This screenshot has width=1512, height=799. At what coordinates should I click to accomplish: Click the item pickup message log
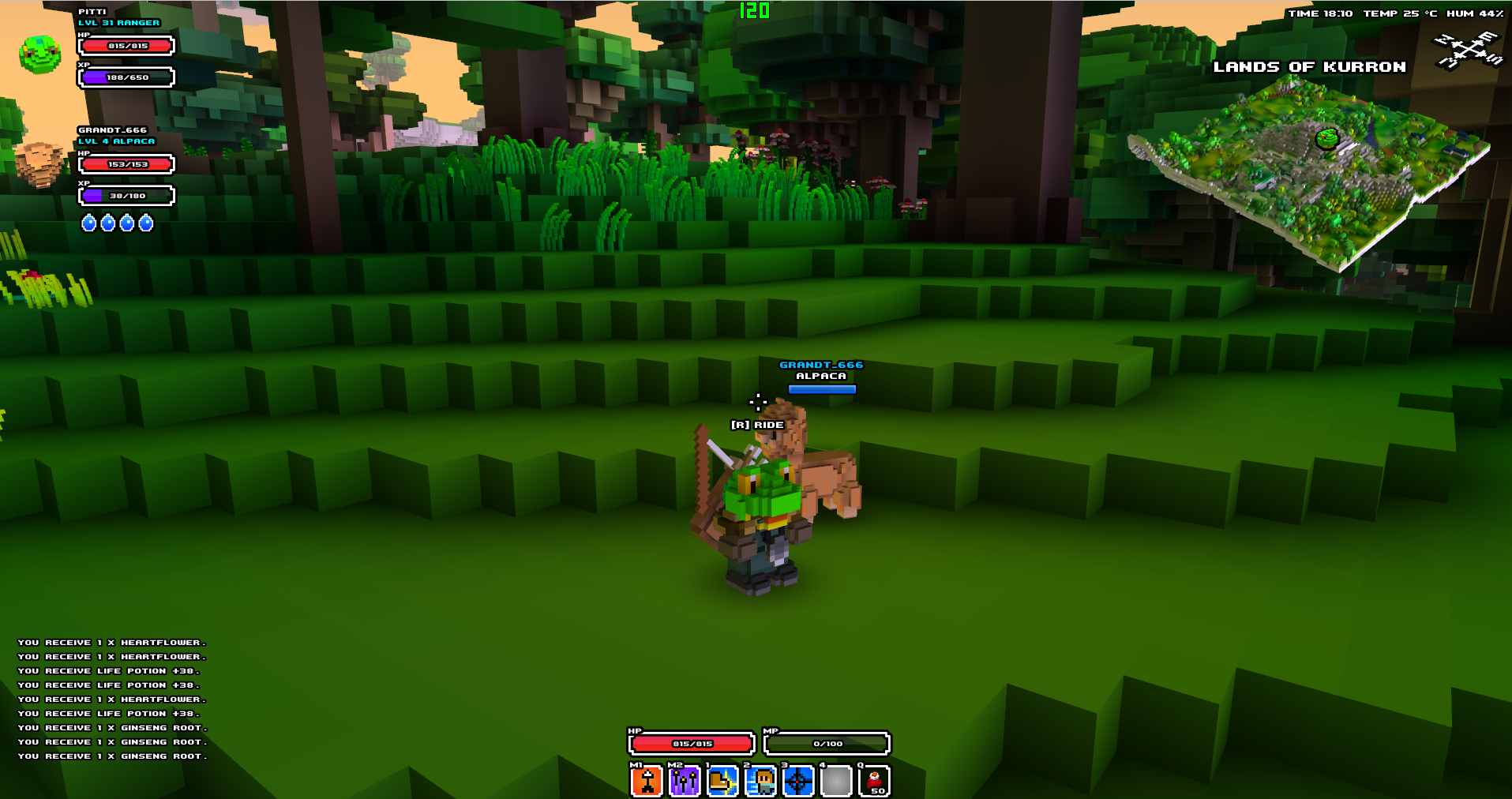112,700
